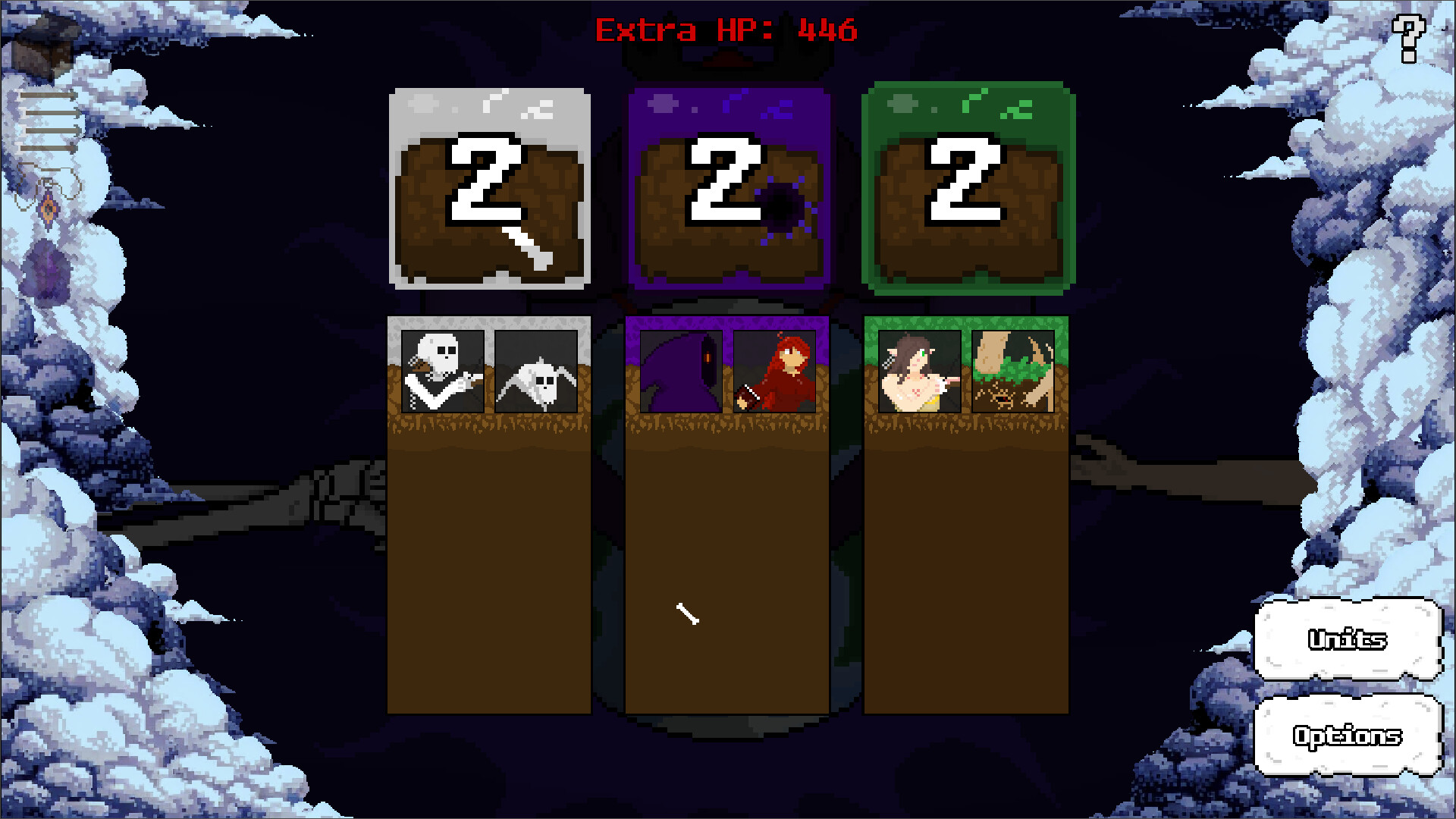Select the skeleton archer unit portrait

tap(442, 370)
